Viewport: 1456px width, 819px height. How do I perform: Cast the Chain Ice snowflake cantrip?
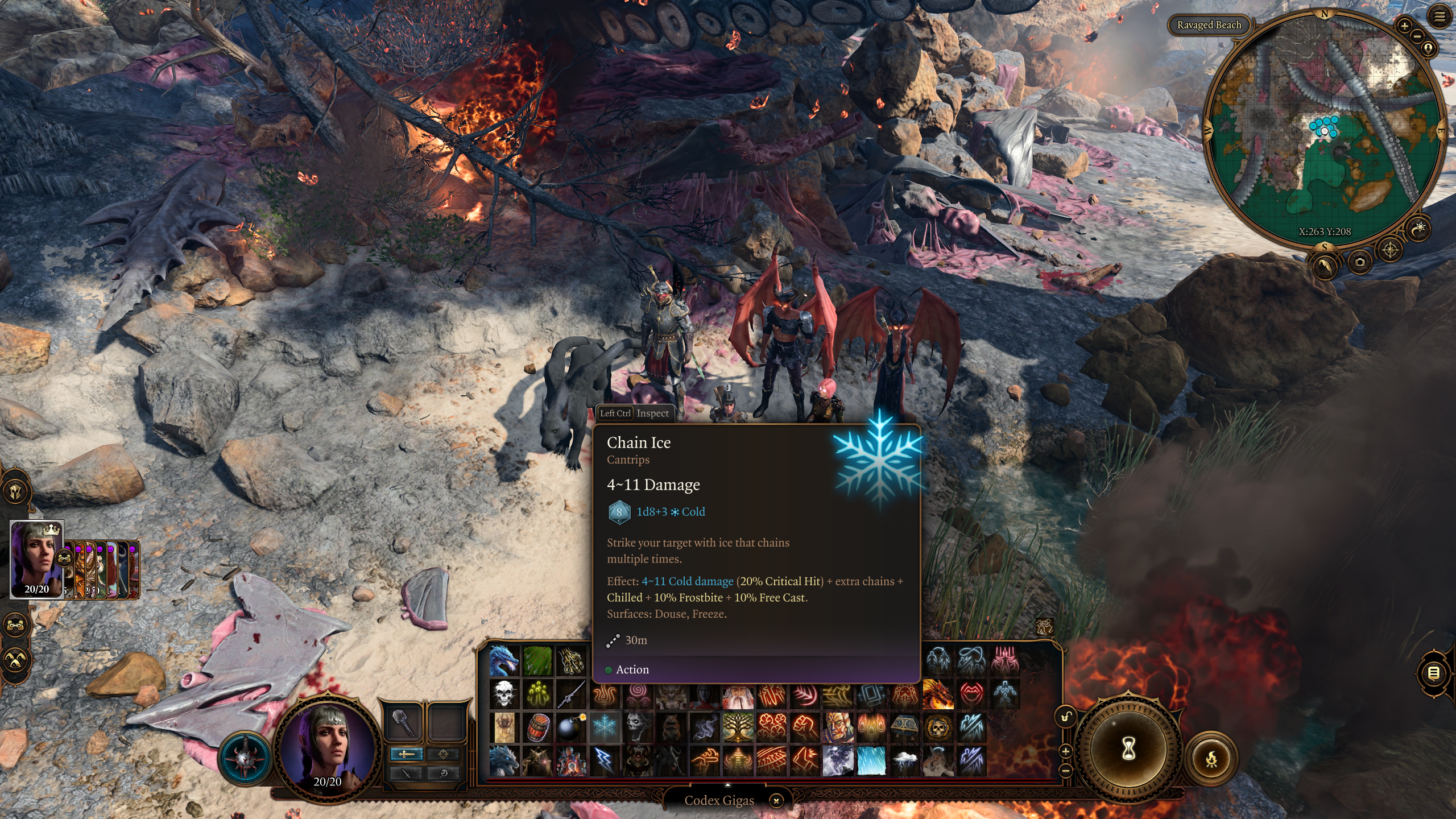[604, 726]
